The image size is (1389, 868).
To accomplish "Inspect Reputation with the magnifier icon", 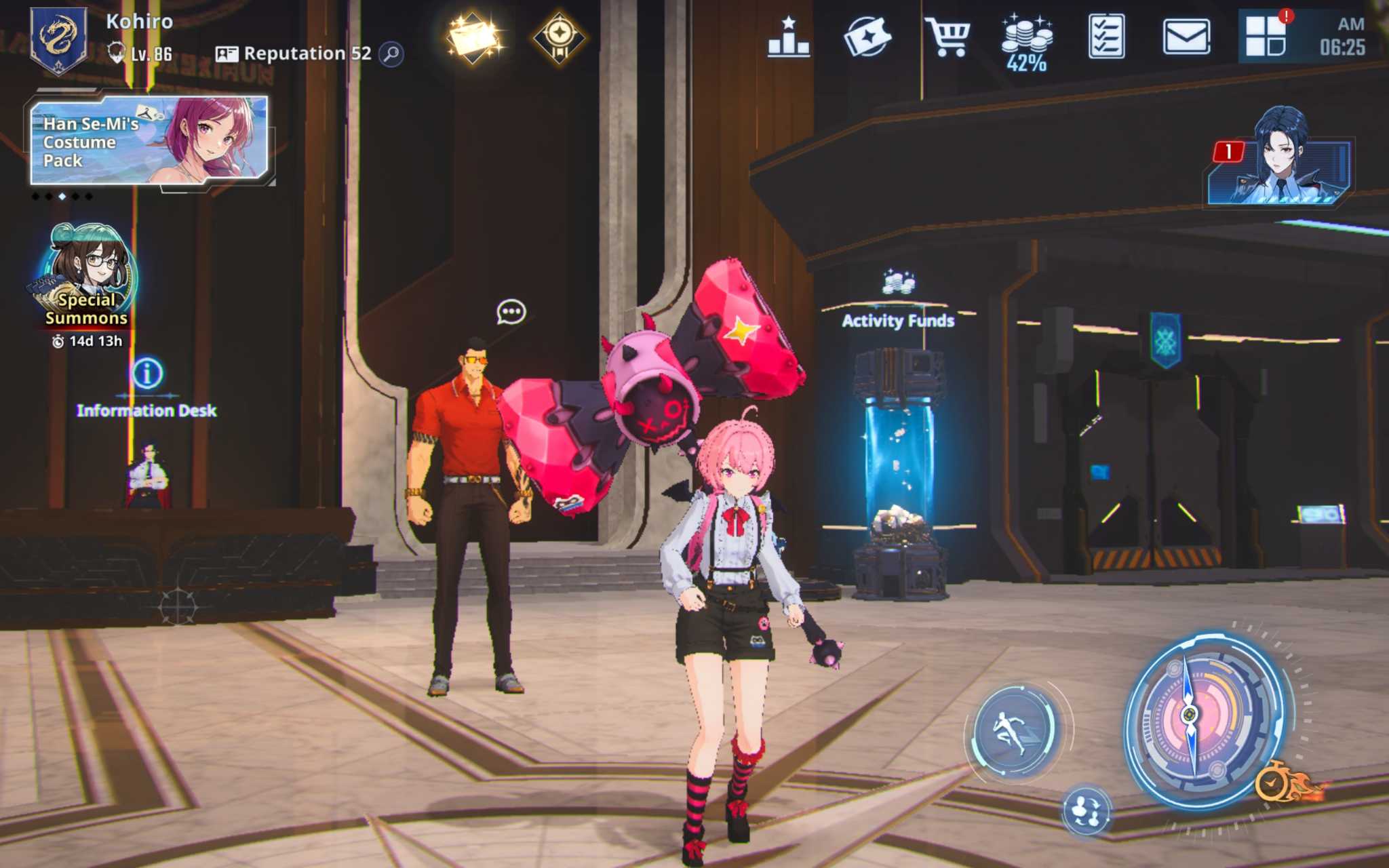I will click(x=392, y=54).
